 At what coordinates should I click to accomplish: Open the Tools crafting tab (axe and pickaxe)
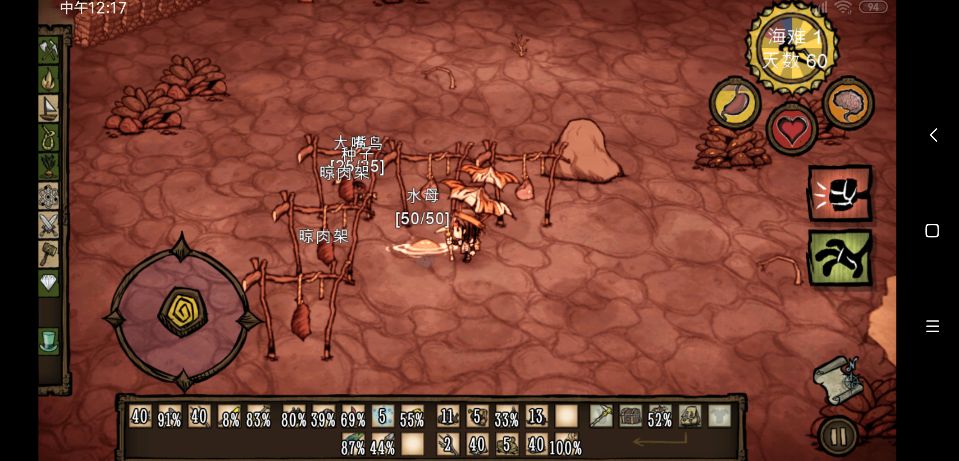49,50
